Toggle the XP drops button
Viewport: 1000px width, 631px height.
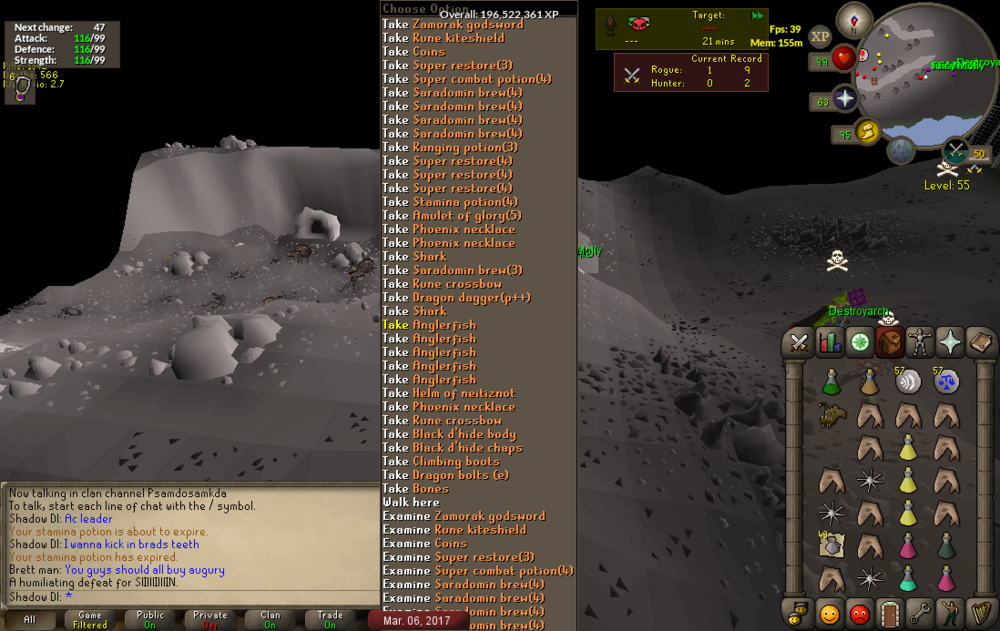coord(820,36)
